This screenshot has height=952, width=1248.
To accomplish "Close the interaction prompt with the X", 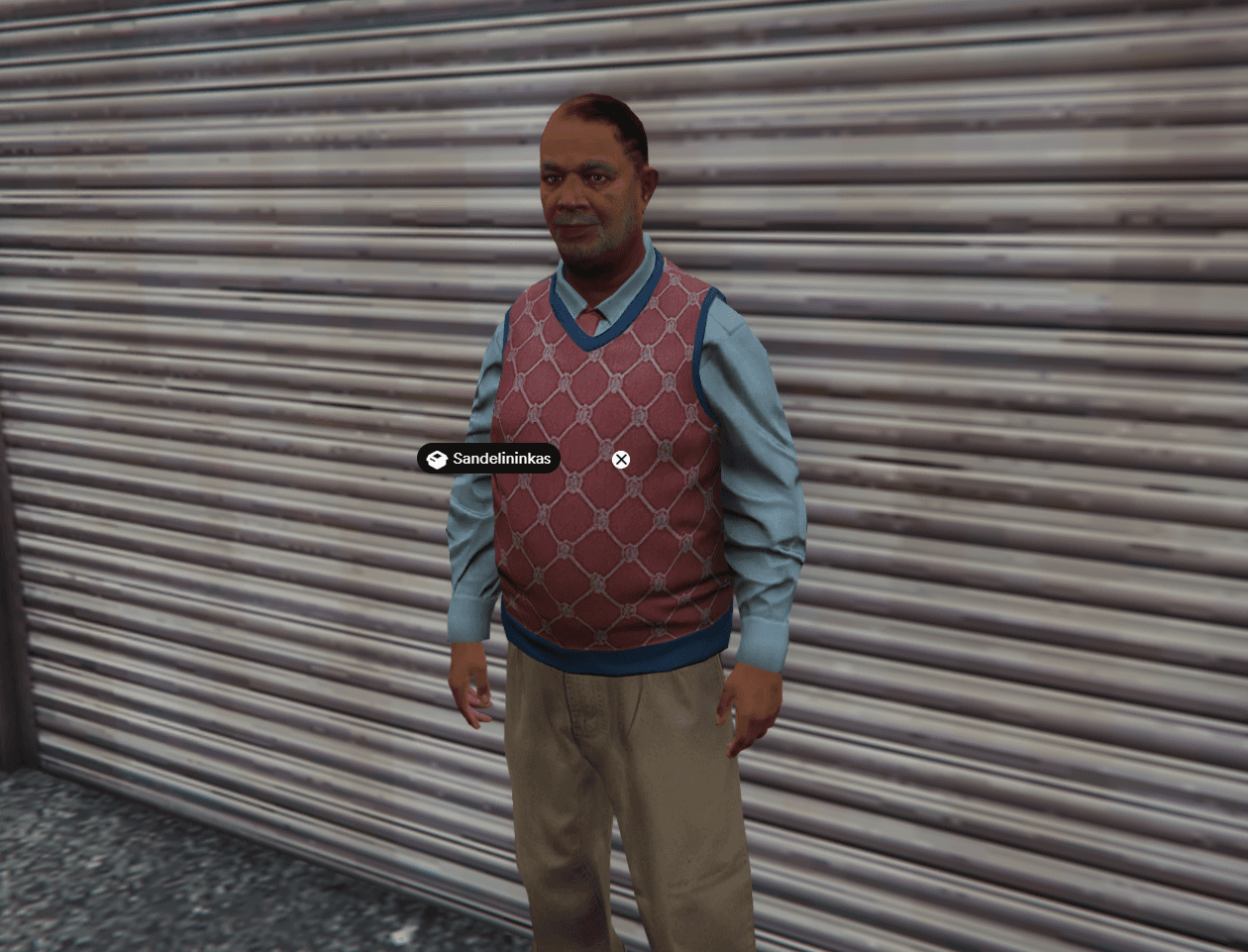I will [x=621, y=460].
